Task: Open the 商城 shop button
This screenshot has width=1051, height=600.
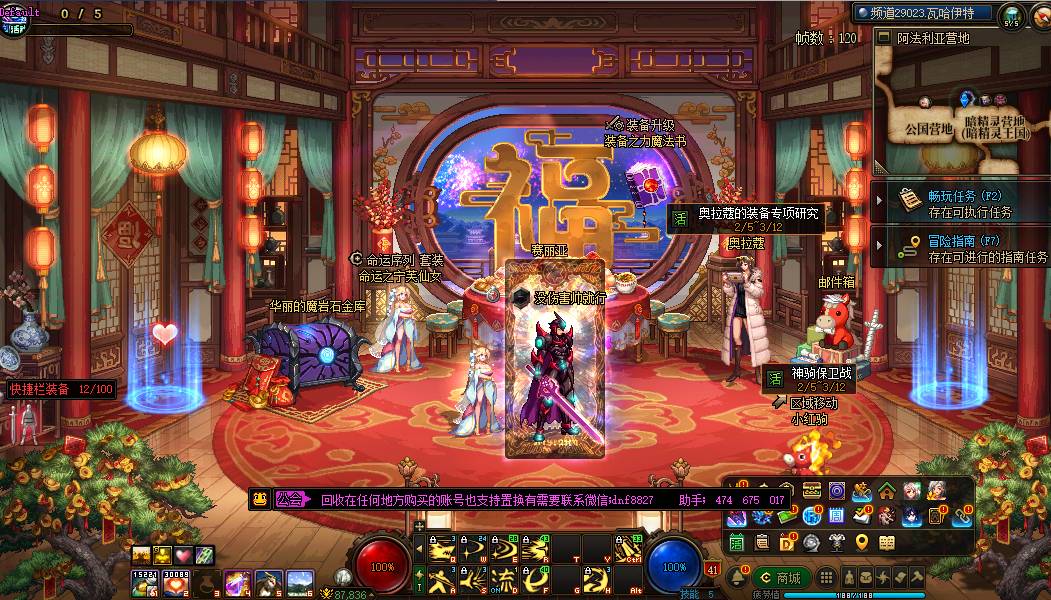Action: click(x=782, y=578)
